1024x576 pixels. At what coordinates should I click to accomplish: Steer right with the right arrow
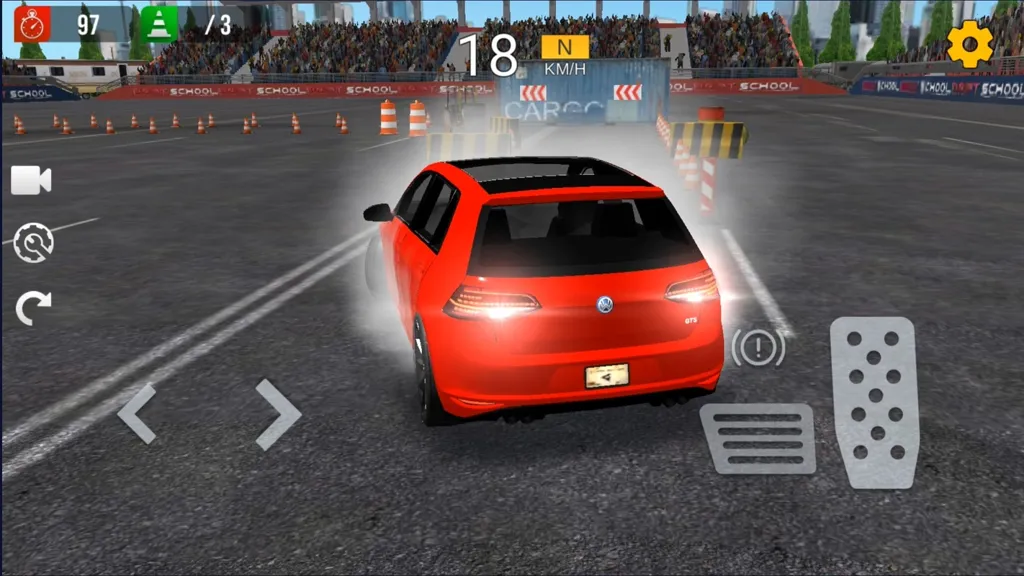click(277, 413)
